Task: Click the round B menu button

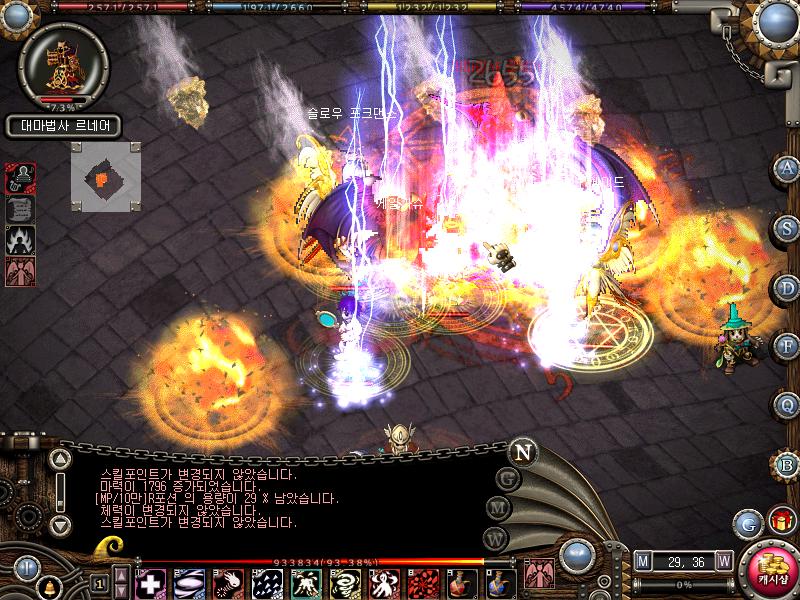Action: coord(788,463)
